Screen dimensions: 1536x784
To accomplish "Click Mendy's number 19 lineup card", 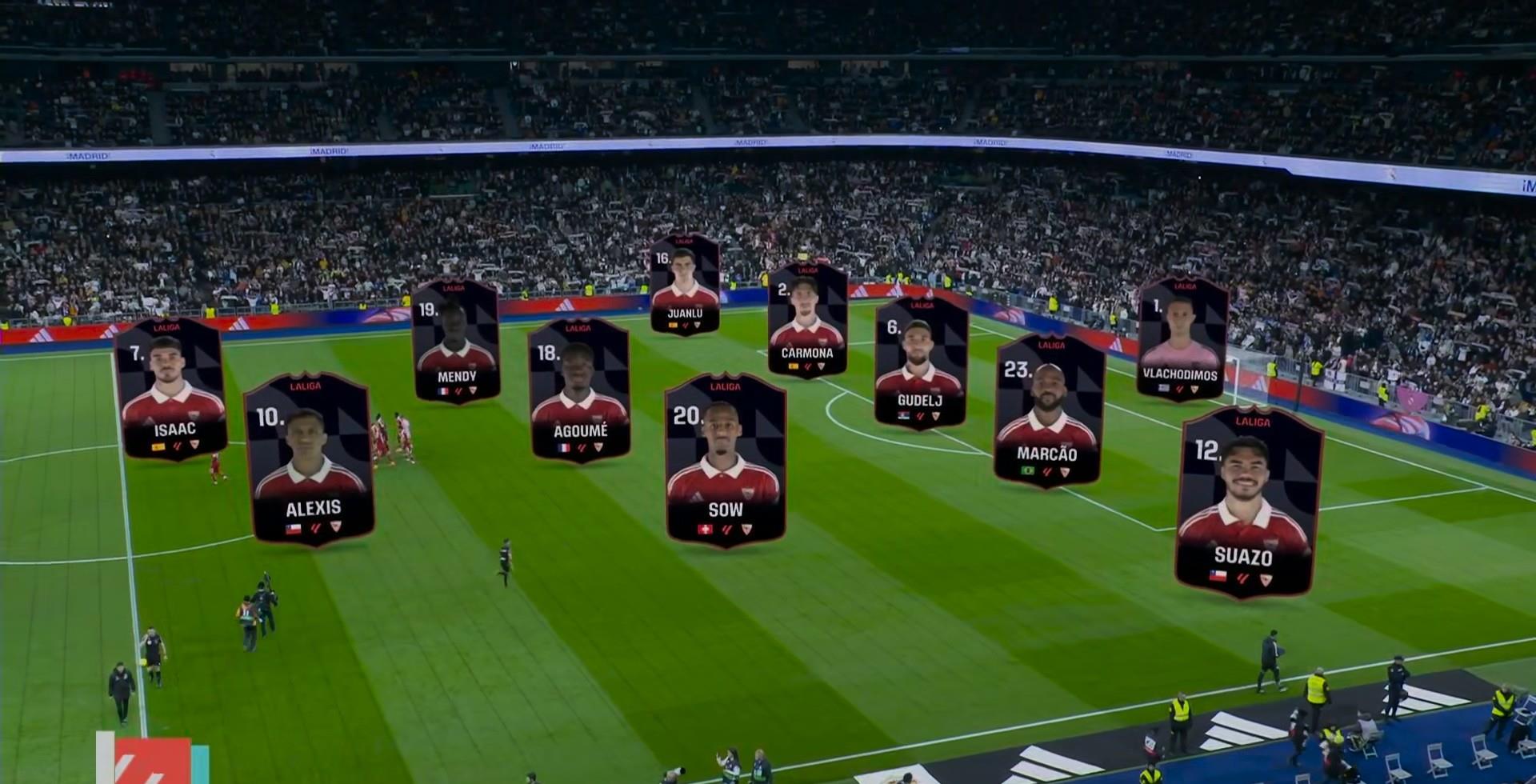I will [456, 340].
